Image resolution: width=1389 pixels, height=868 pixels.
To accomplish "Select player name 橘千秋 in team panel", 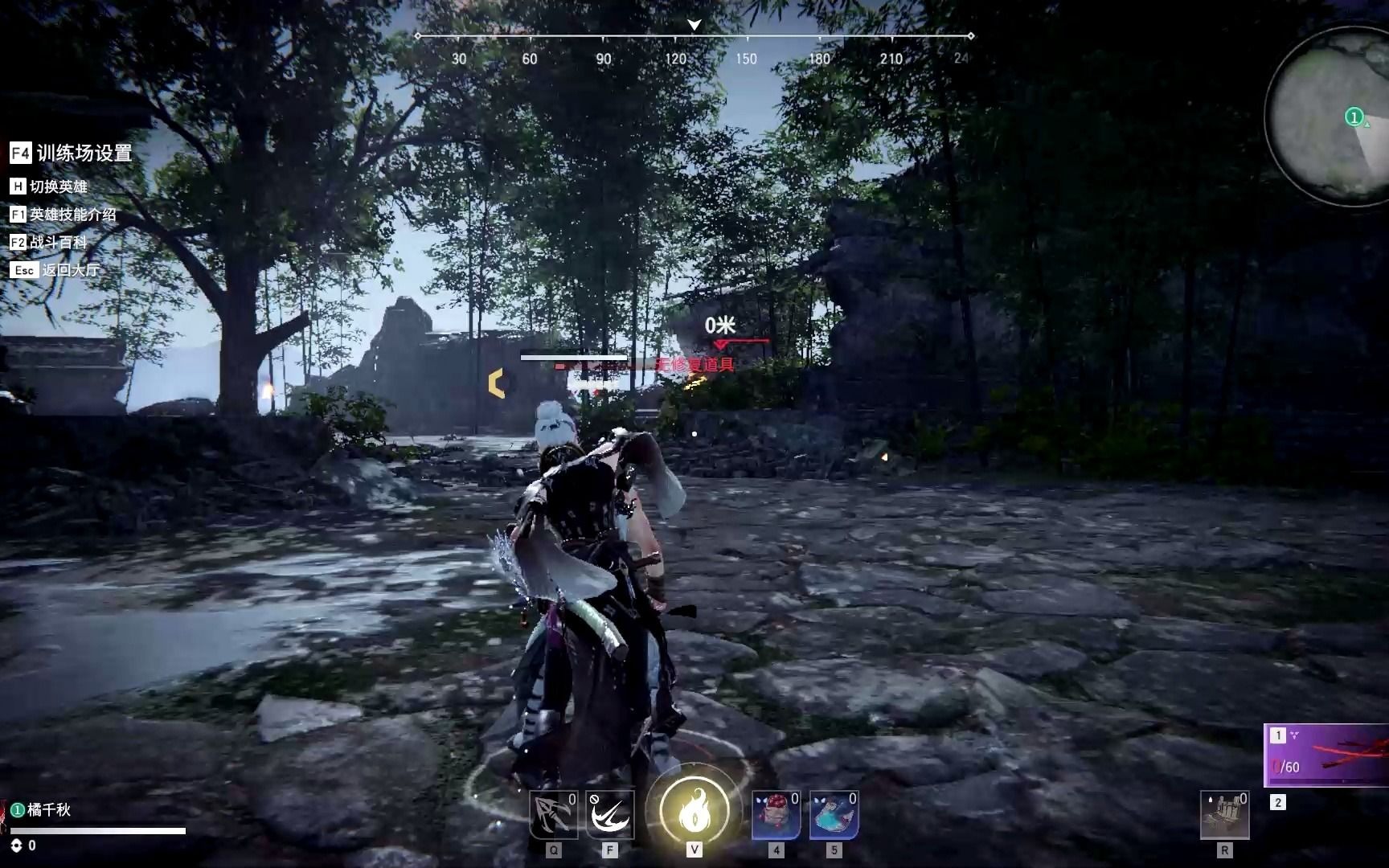I will [48, 810].
